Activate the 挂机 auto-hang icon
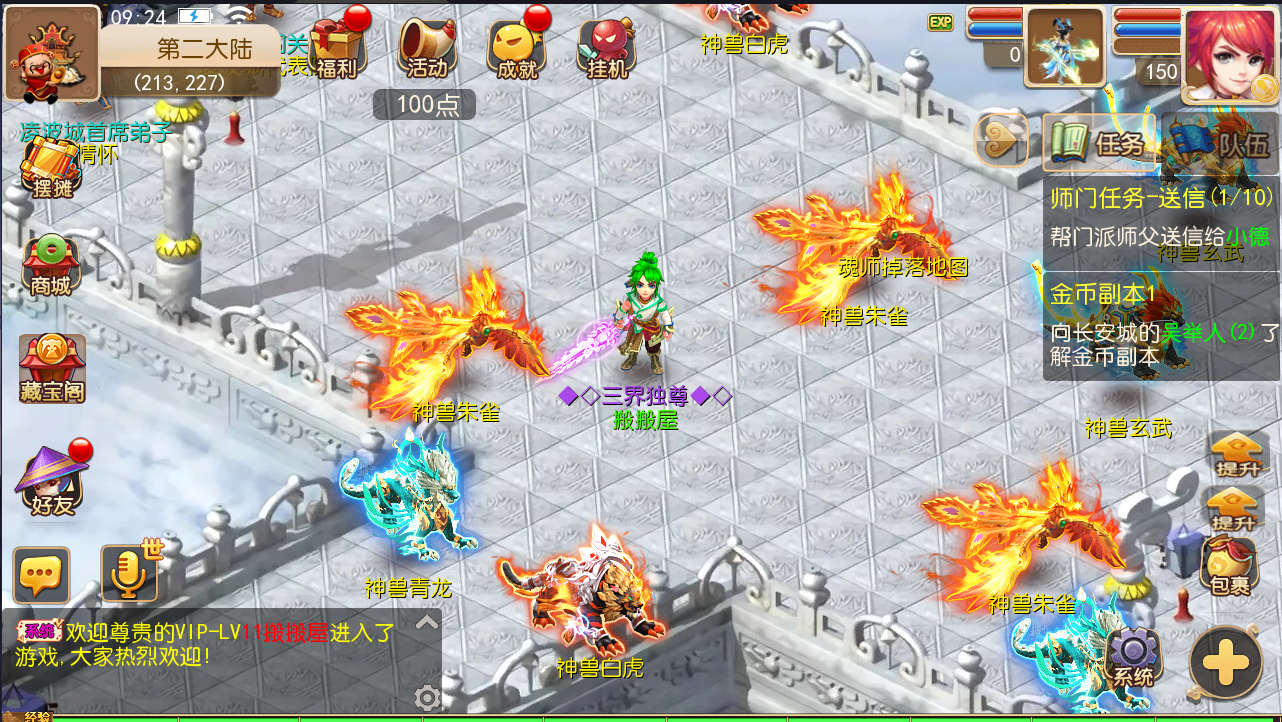This screenshot has width=1282, height=722. (605, 48)
